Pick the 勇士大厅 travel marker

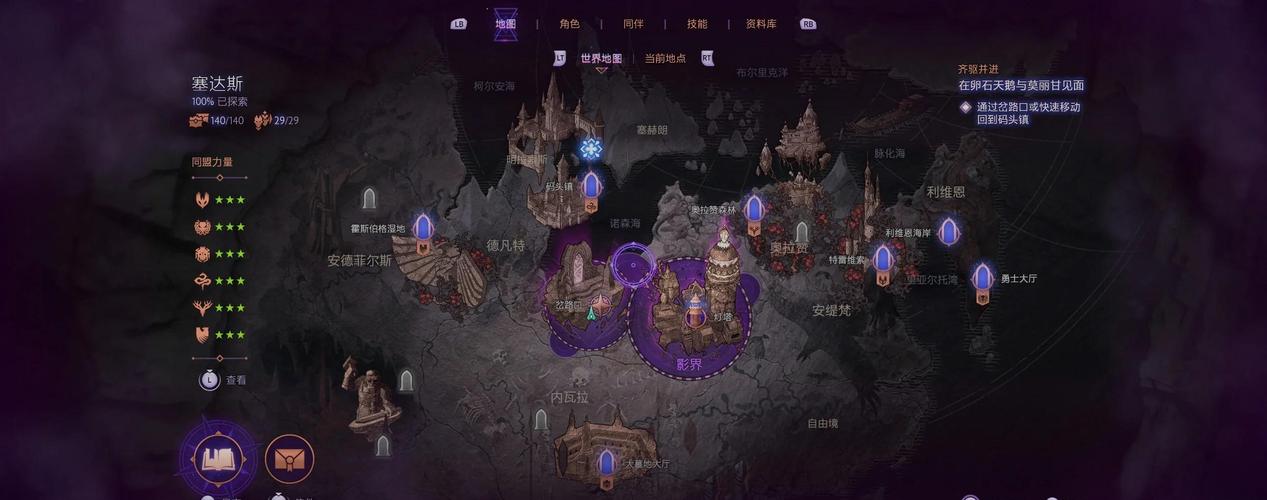click(983, 278)
